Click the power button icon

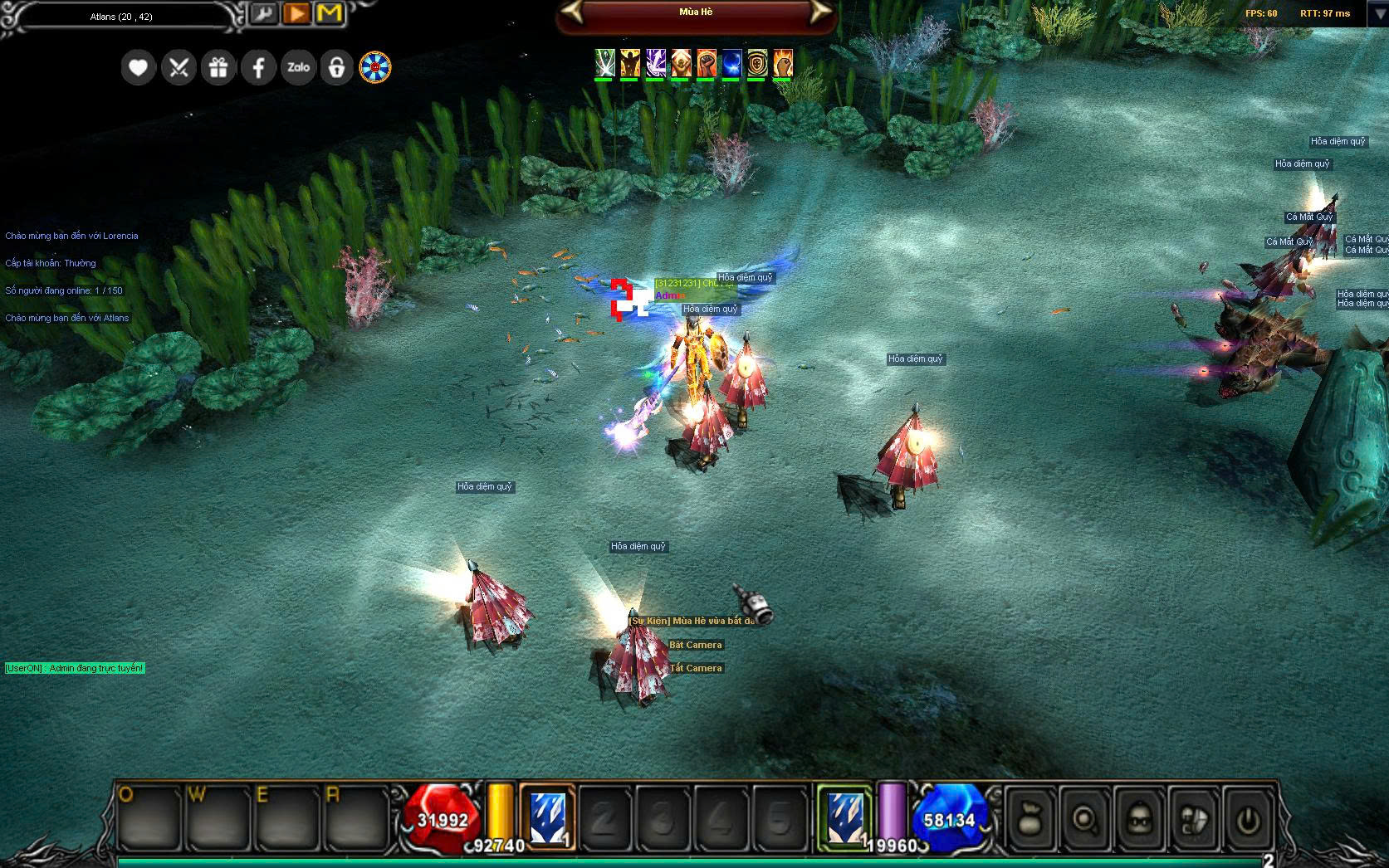tap(1246, 819)
